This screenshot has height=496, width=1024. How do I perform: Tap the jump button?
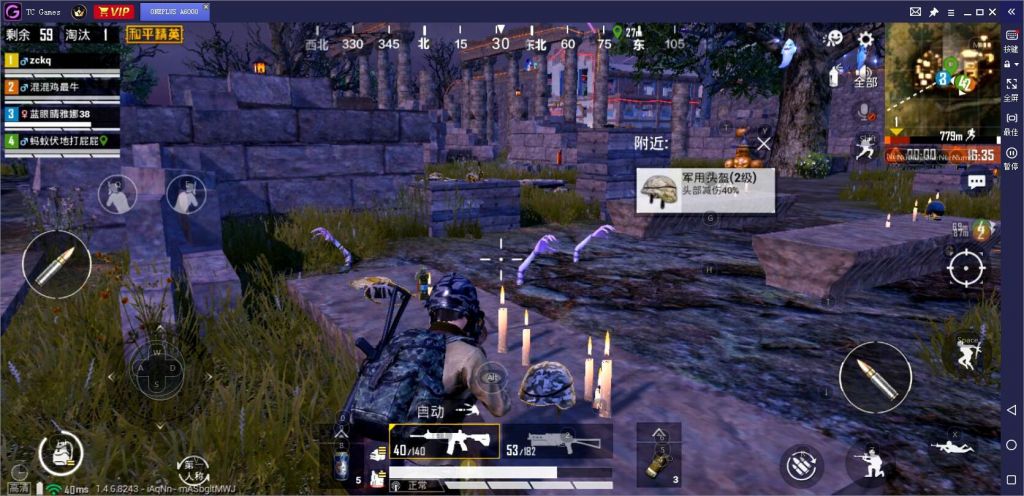click(966, 353)
